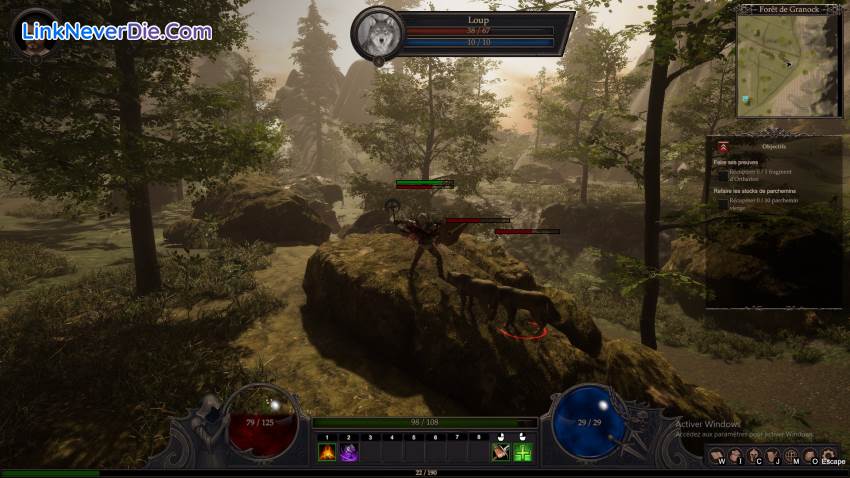Click the LinkNeverDie.Com watermark
Viewport: 850px width, 478px height.
[117, 32]
